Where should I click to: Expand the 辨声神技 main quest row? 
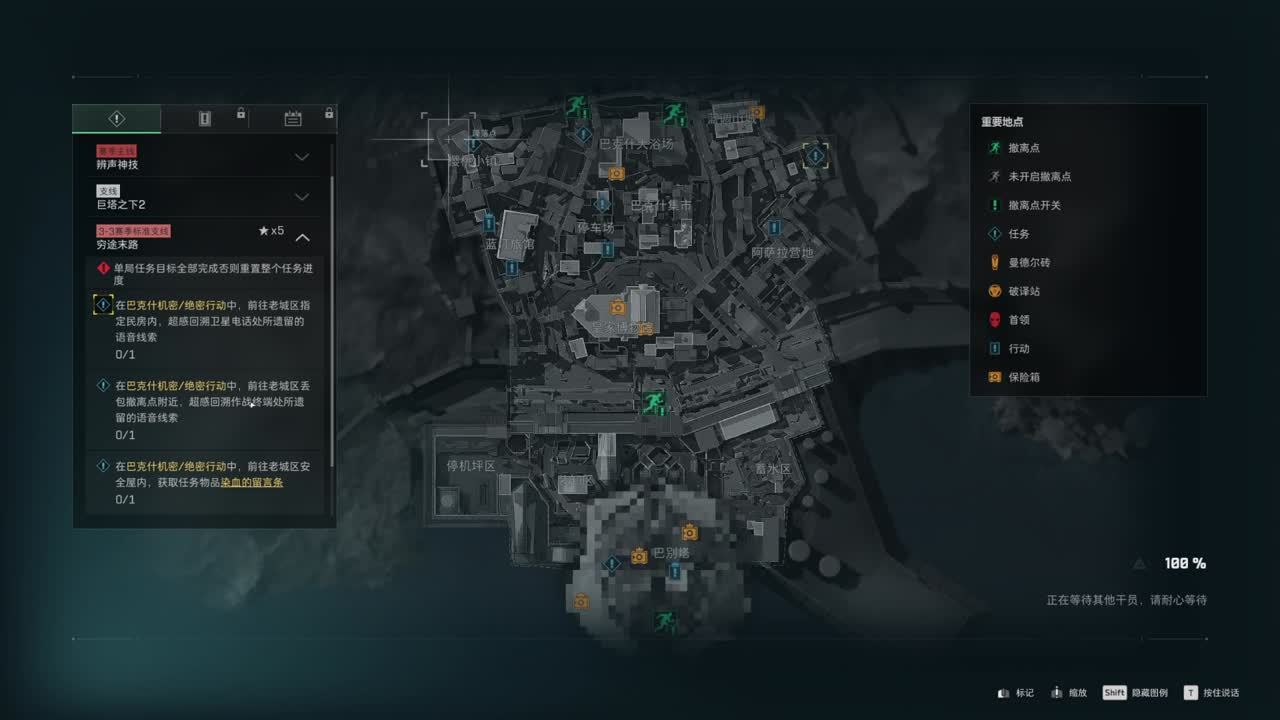301,157
